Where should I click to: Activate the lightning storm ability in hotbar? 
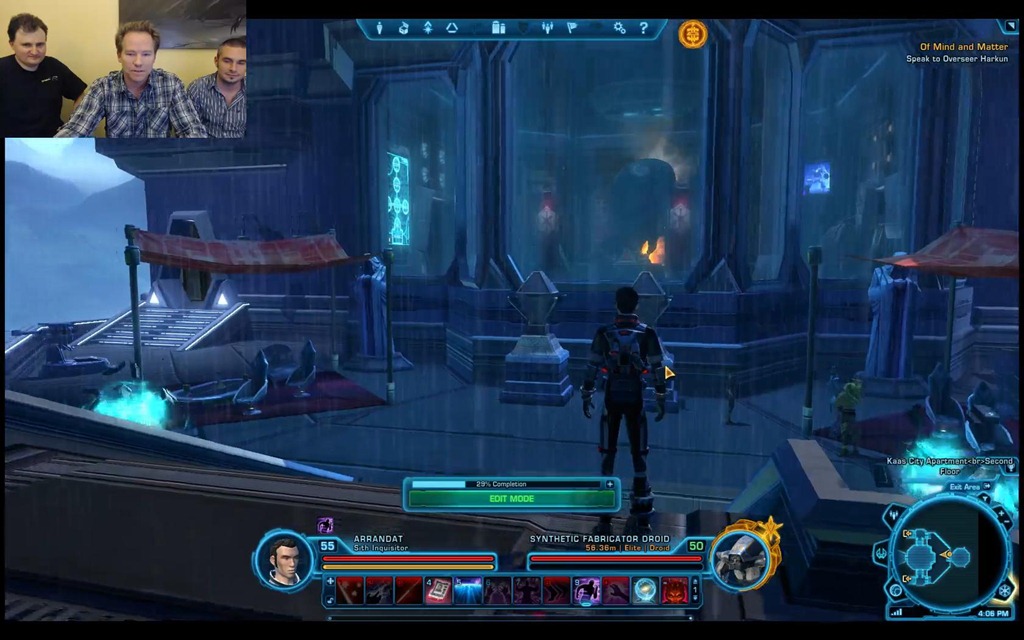point(467,590)
